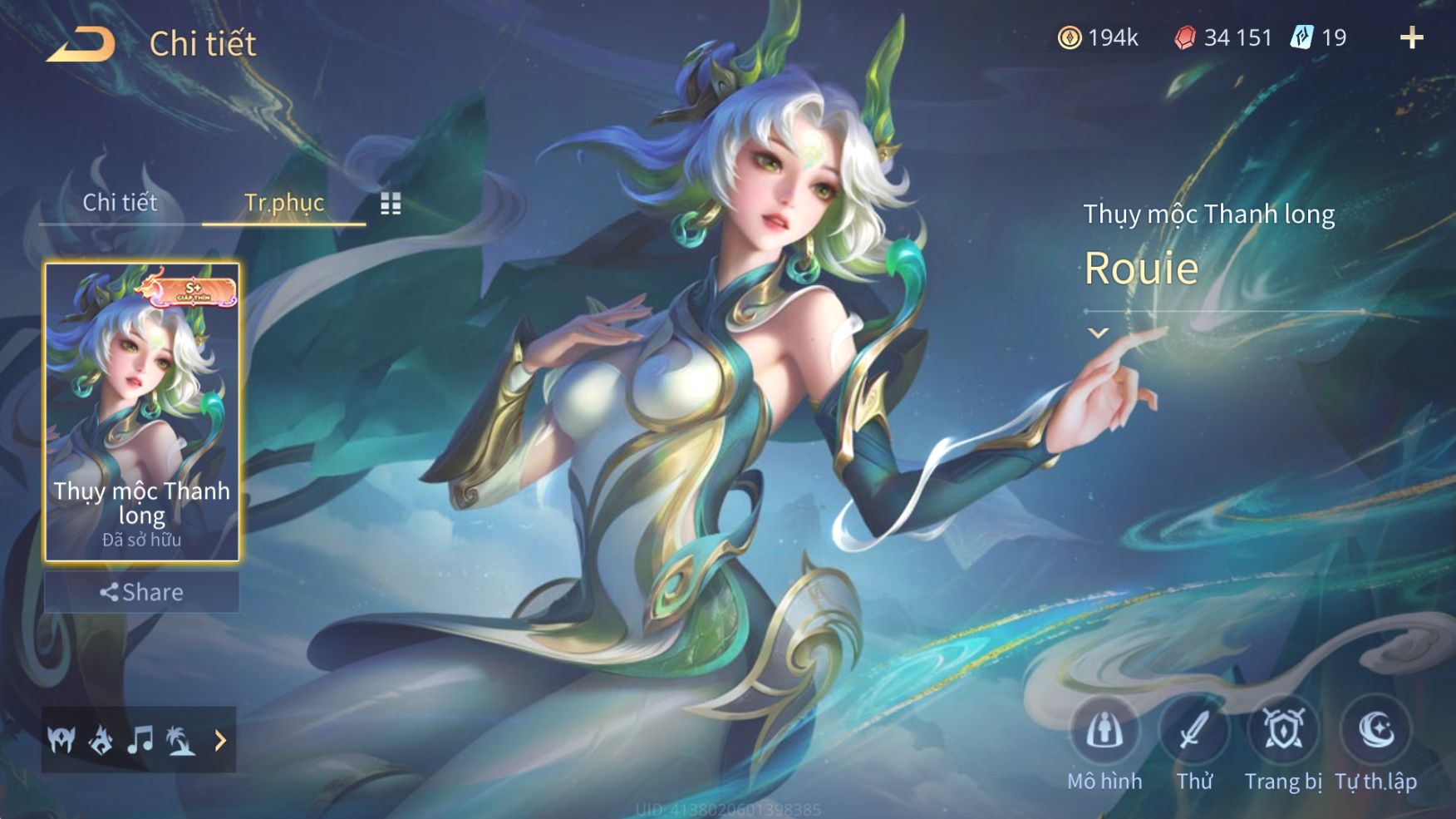Select the Thụy mộc Thanh long skin card
Image resolution: width=1456 pixels, height=819 pixels.
tap(141, 412)
